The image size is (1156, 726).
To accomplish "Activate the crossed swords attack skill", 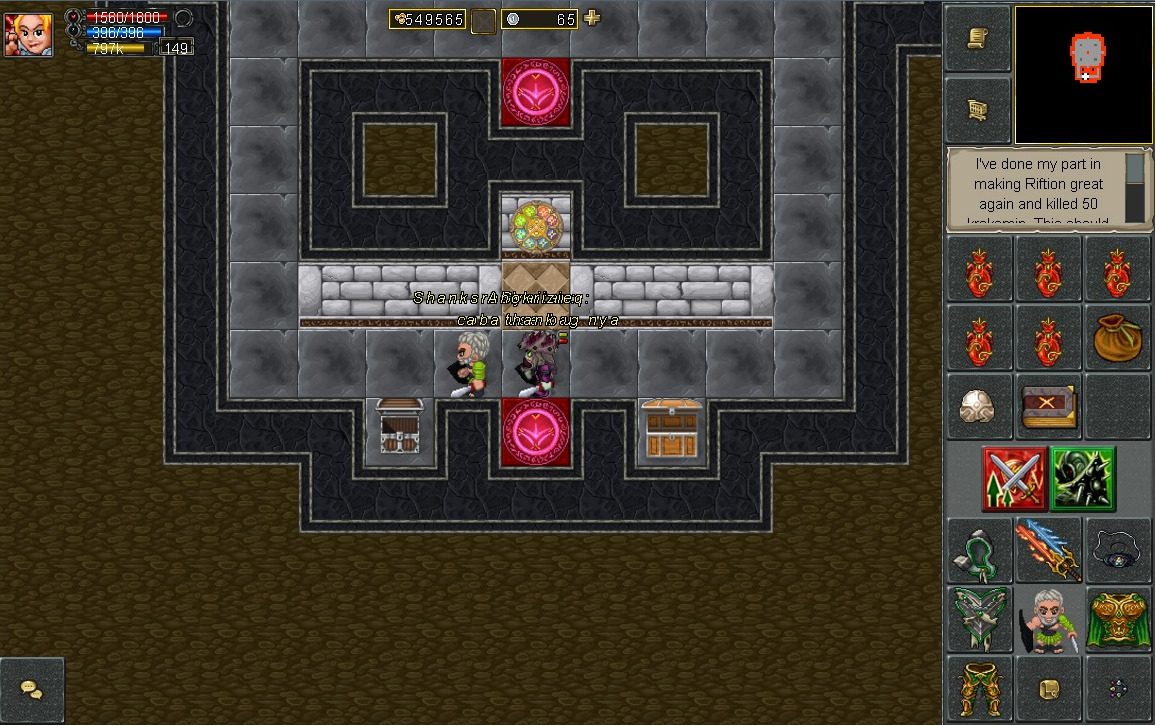I will point(1014,479).
